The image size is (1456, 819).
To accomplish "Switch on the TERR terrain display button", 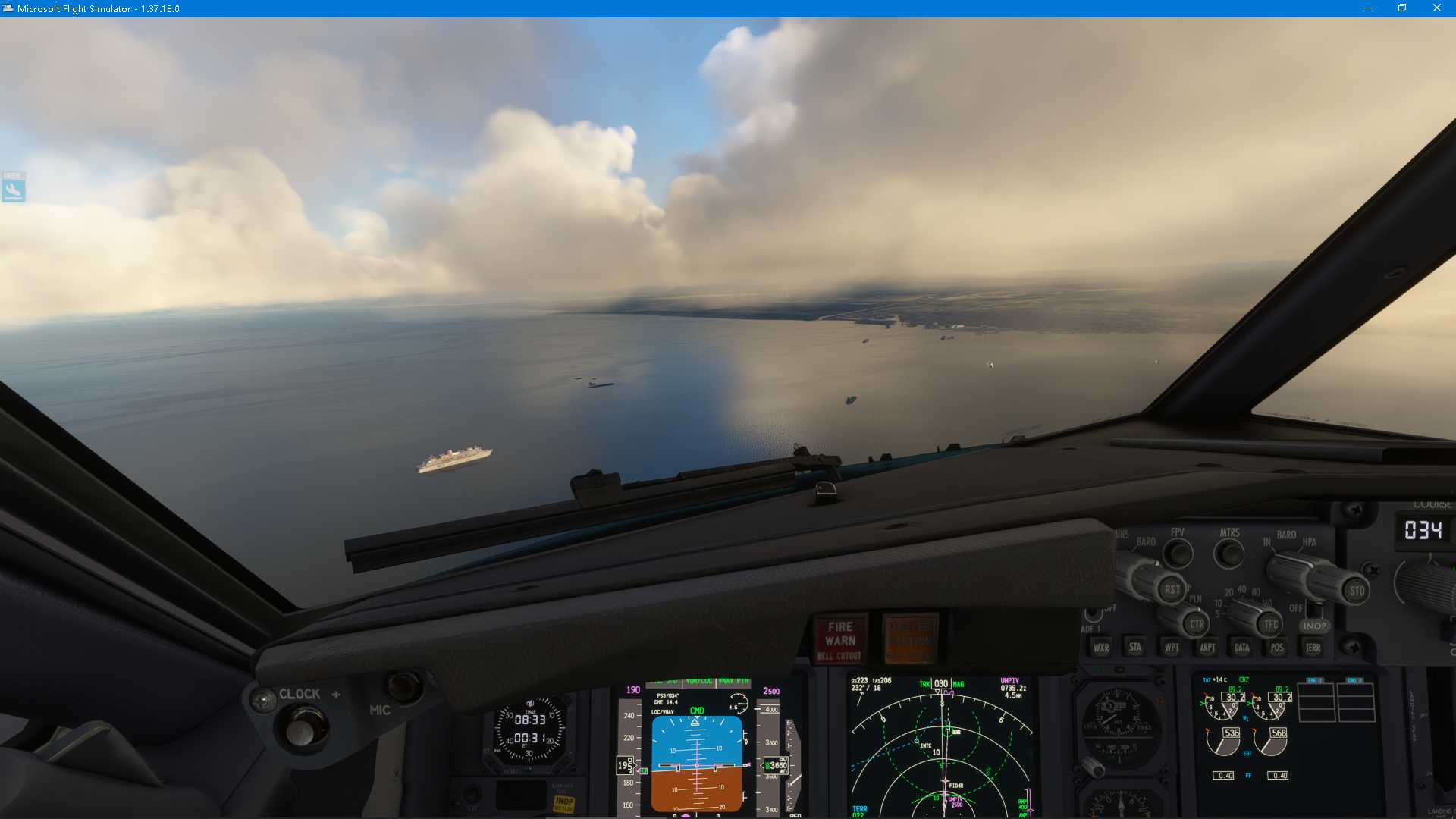I will (x=1313, y=648).
